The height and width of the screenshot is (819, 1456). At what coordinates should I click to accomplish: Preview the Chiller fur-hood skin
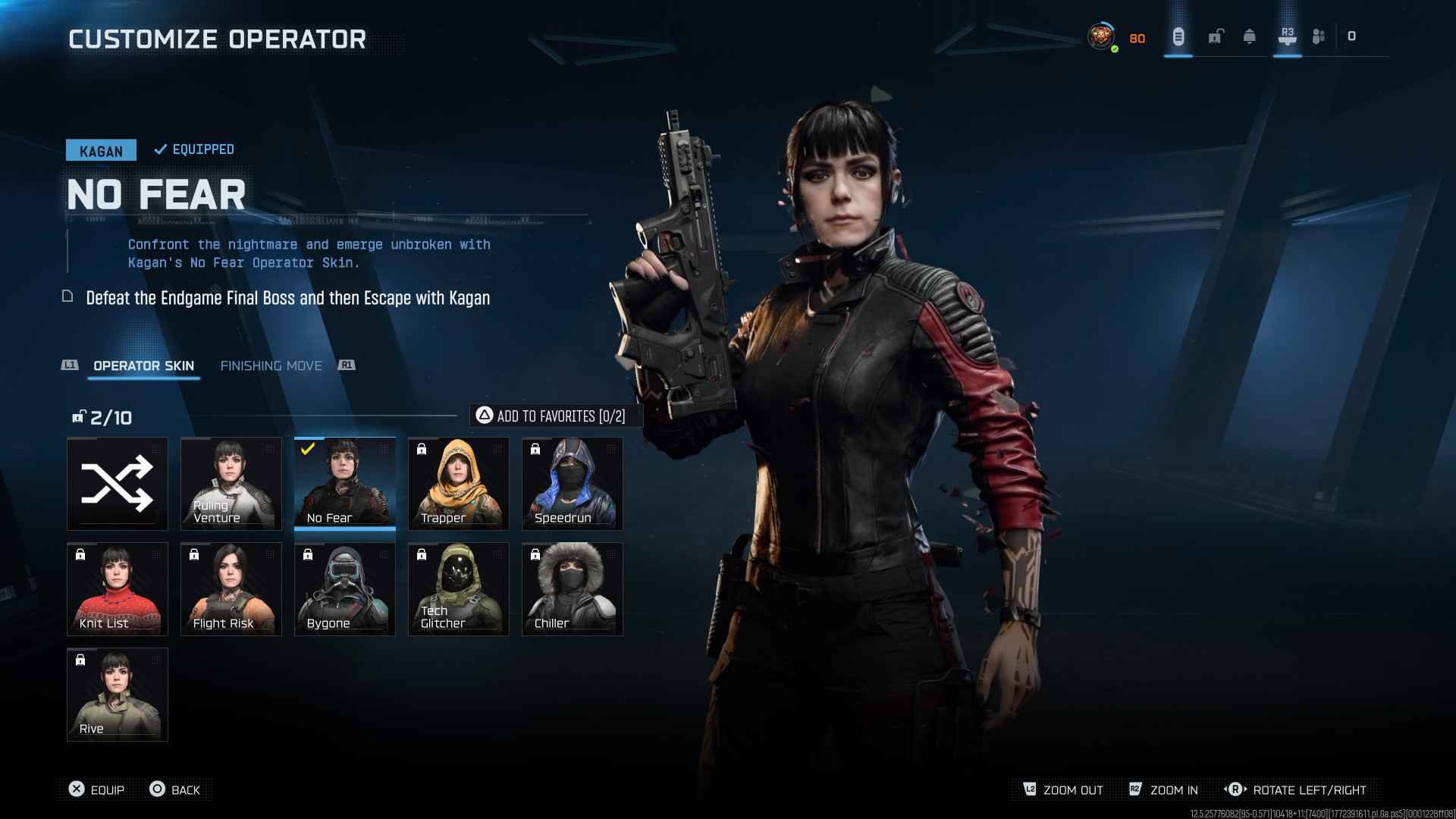(573, 589)
